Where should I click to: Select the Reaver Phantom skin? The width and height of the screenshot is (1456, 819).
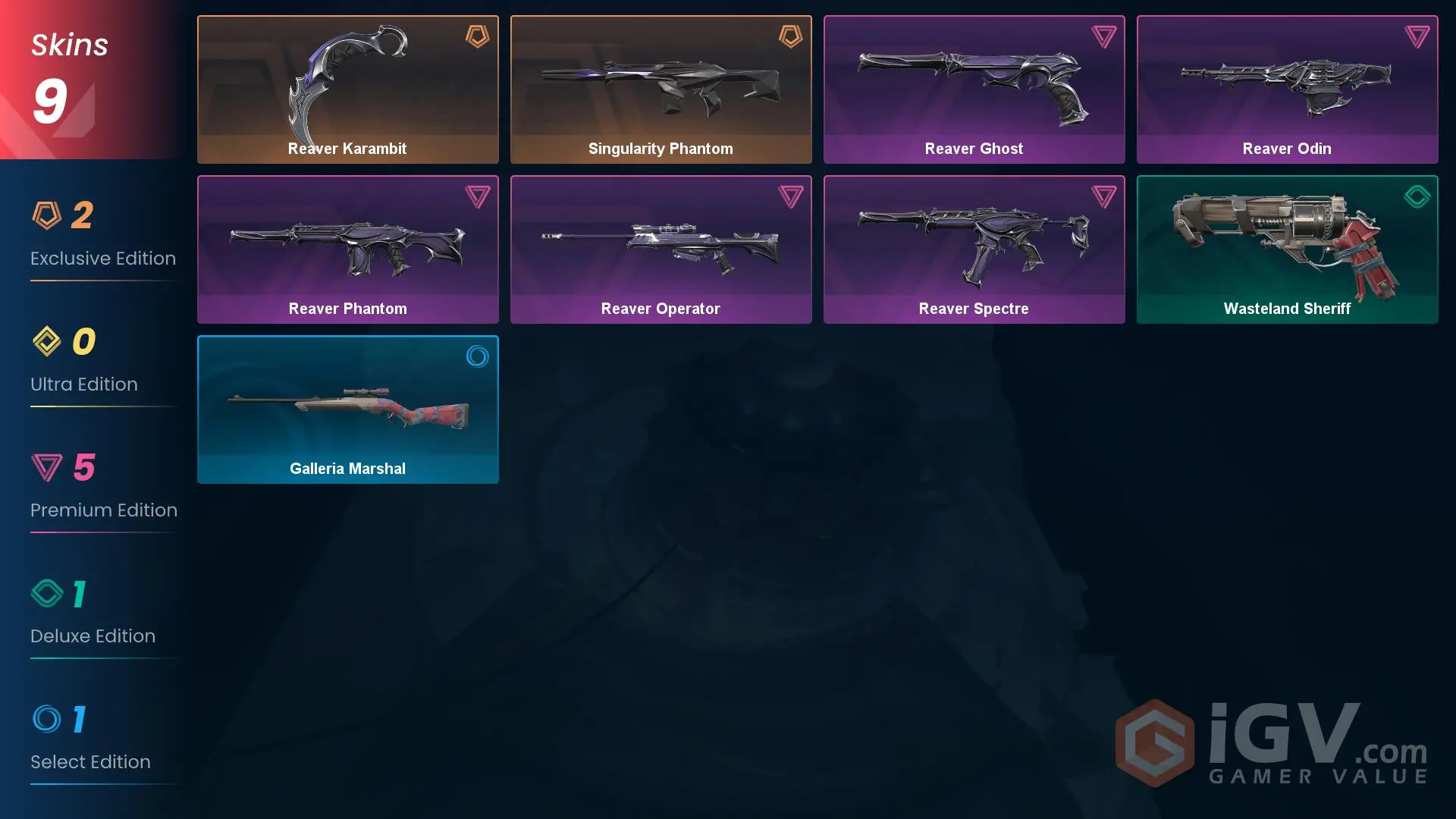pyautogui.click(x=347, y=249)
